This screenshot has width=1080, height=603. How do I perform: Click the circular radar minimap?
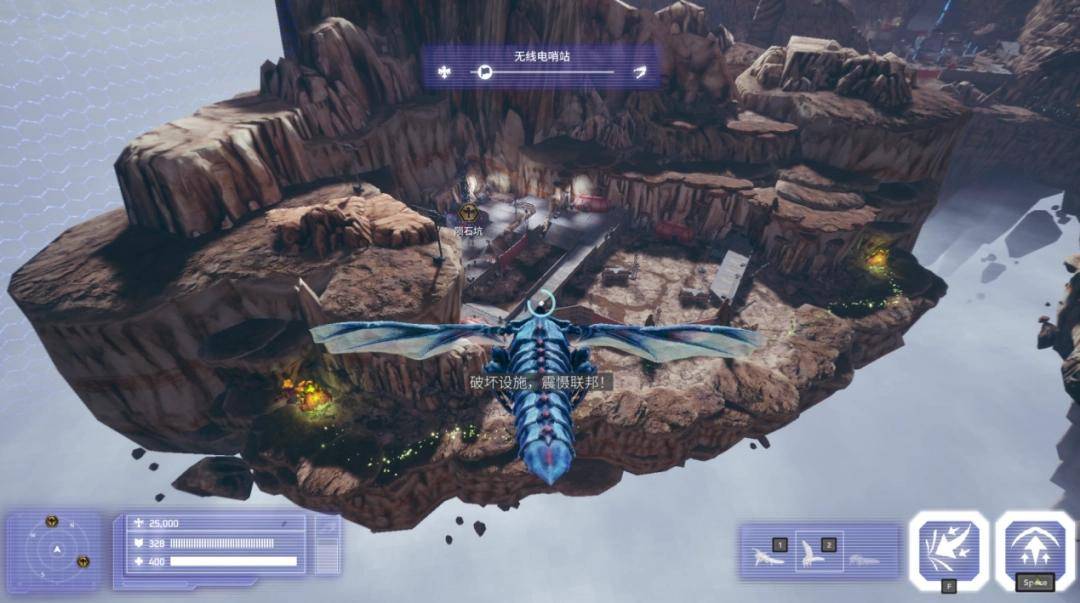click(57, 550)
